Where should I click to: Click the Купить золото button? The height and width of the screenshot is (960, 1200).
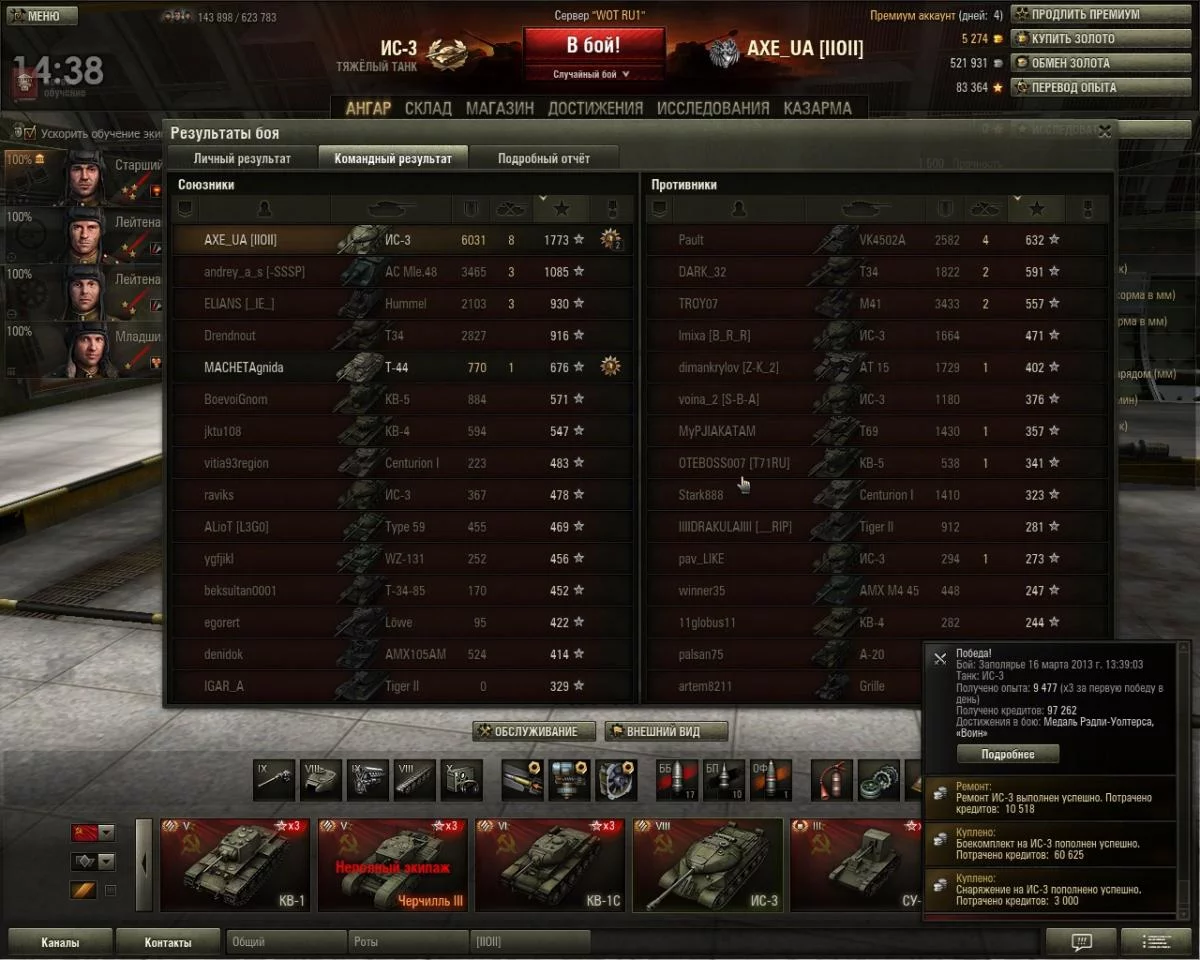tap(1086, 39)
